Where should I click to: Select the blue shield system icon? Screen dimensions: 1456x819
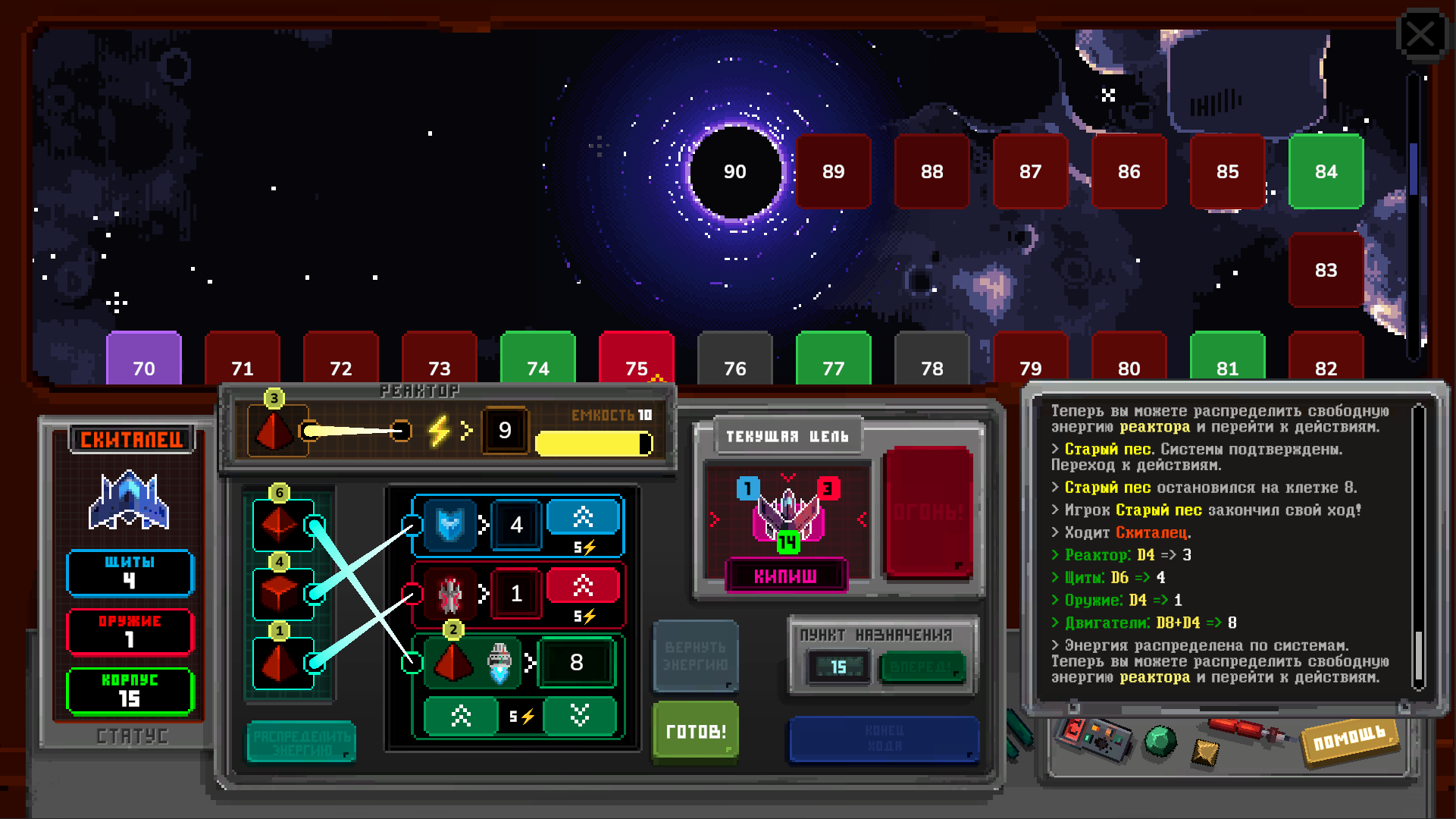tap(452, 523)
